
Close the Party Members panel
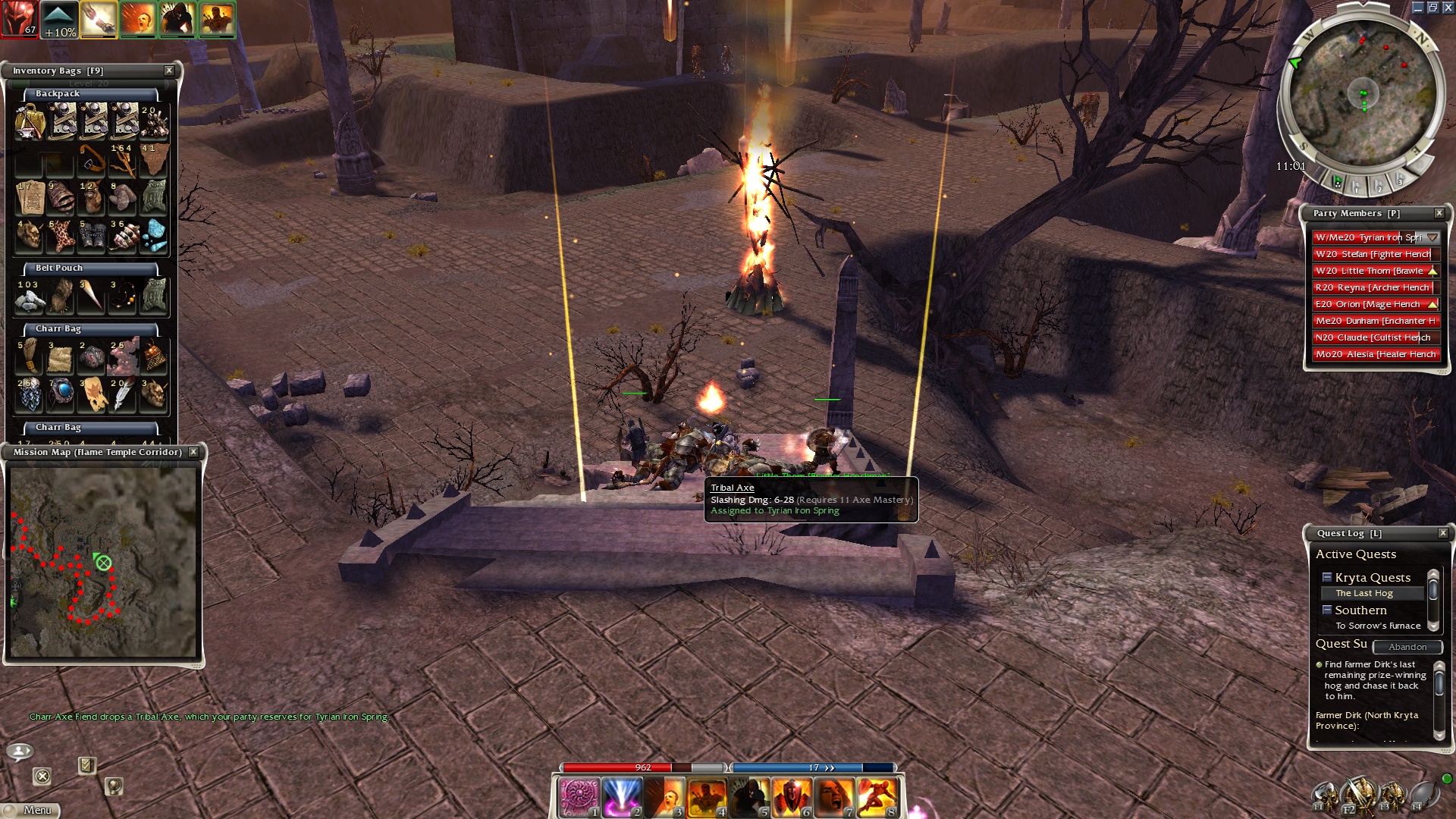tap(1439, 213)
